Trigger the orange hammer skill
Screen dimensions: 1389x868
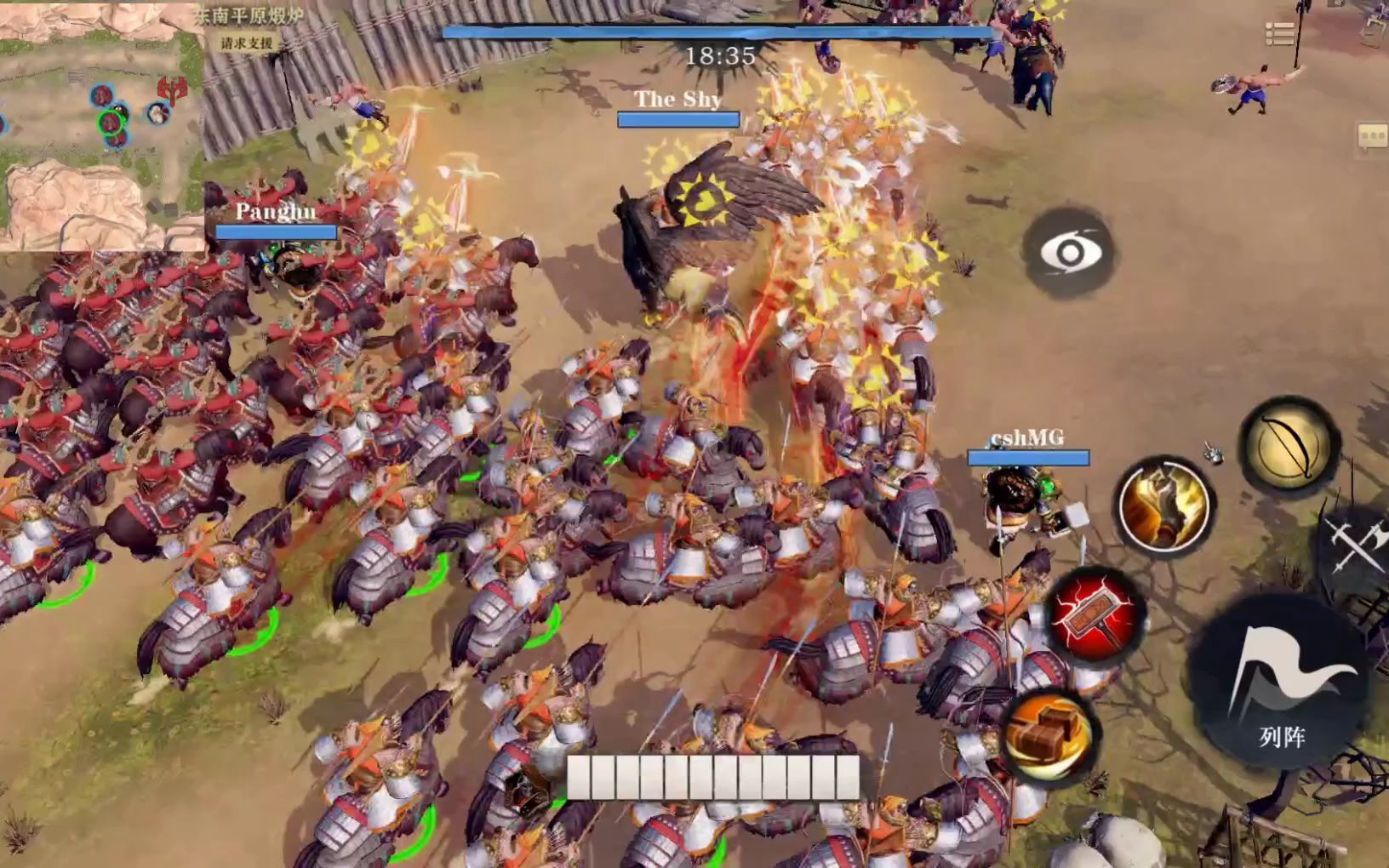click(x=1052, y=734)
